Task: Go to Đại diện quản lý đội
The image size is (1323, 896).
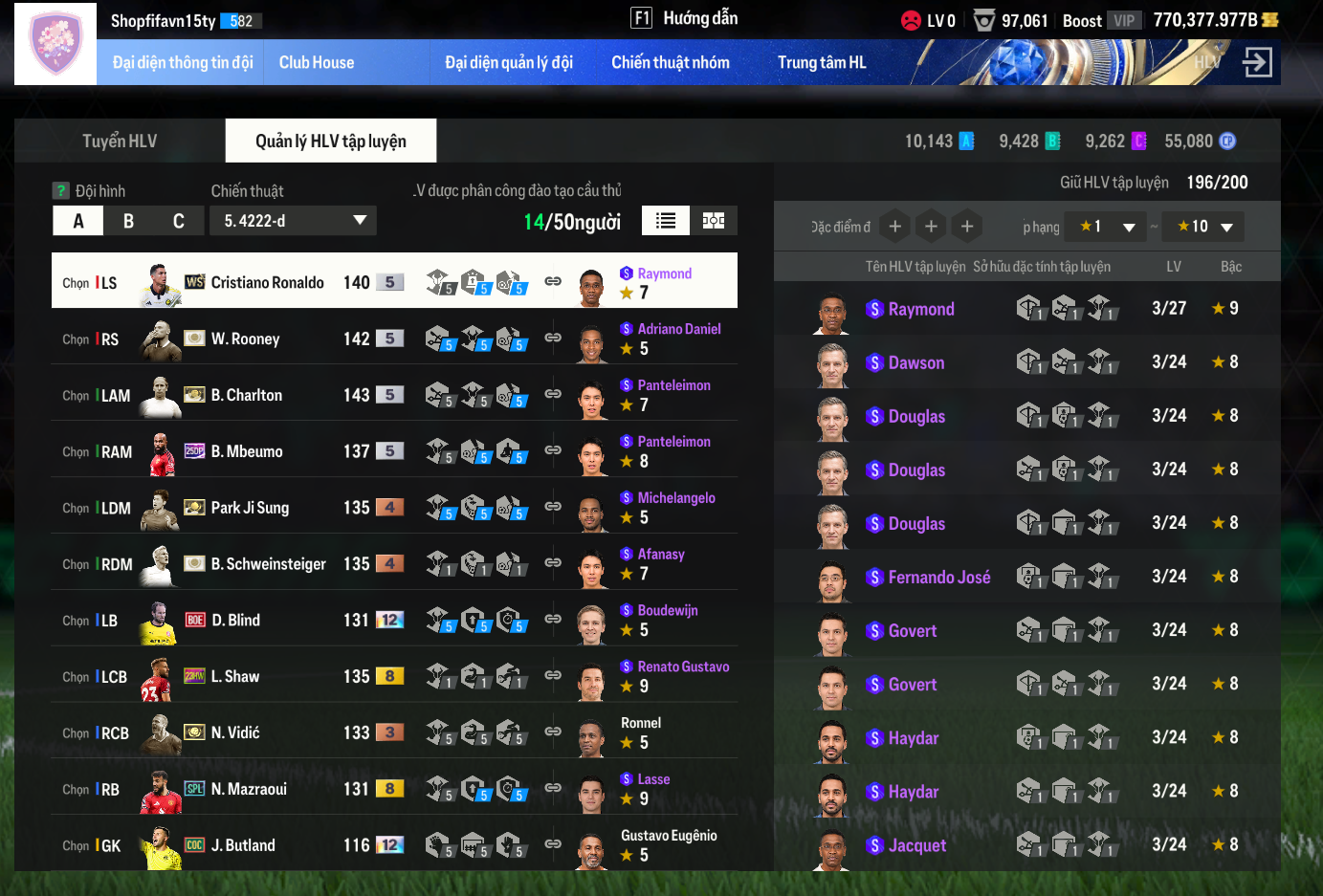Action: tap(509, 63)
